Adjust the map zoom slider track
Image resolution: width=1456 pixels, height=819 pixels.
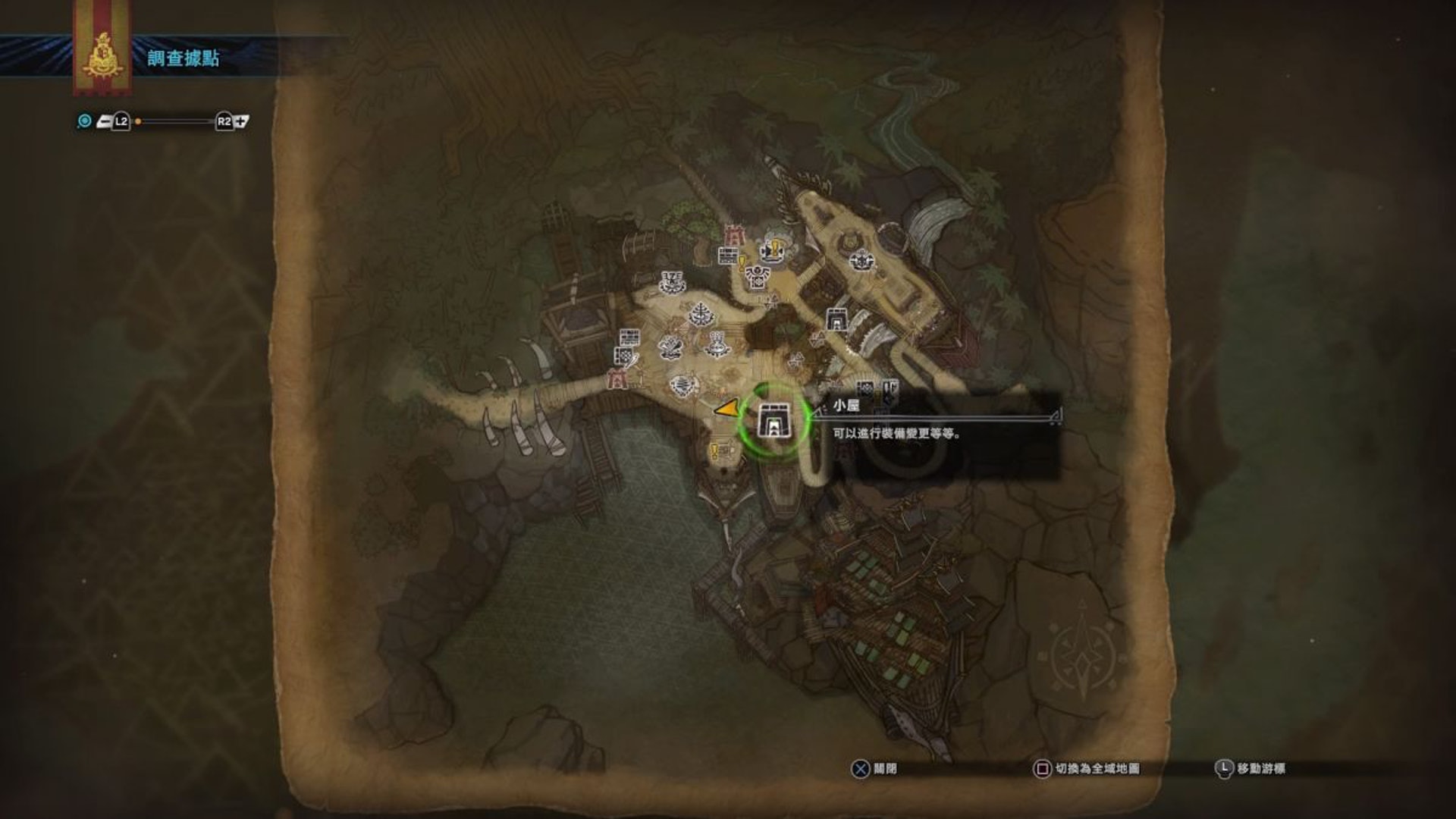point(174,121)
